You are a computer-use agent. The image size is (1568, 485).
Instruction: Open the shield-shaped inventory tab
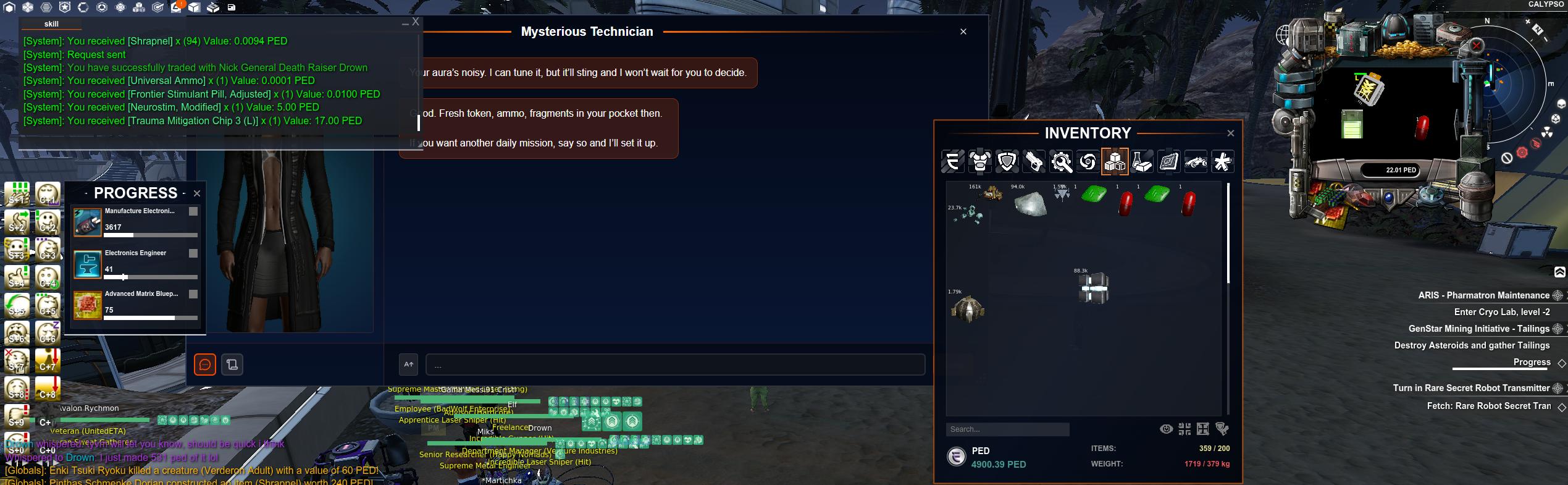[1007, 162]
